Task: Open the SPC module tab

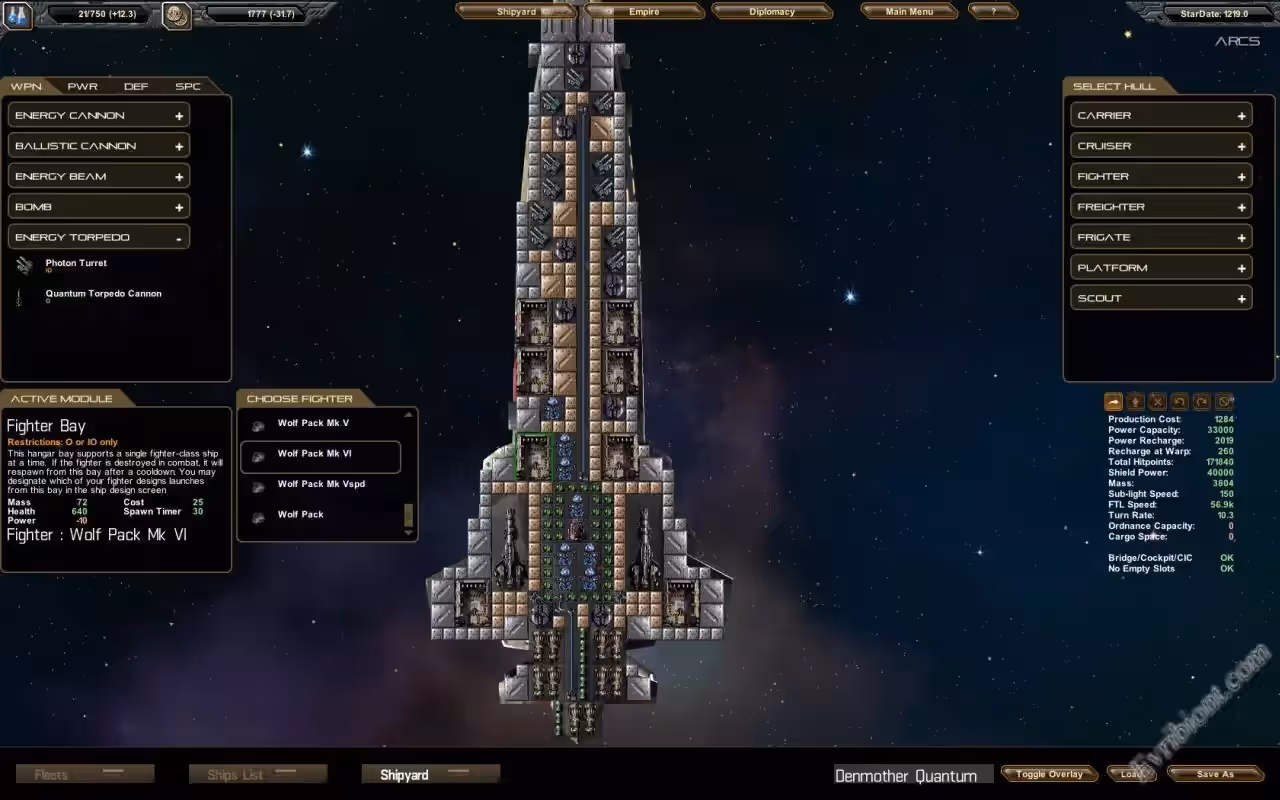Action: pos(188,87)
